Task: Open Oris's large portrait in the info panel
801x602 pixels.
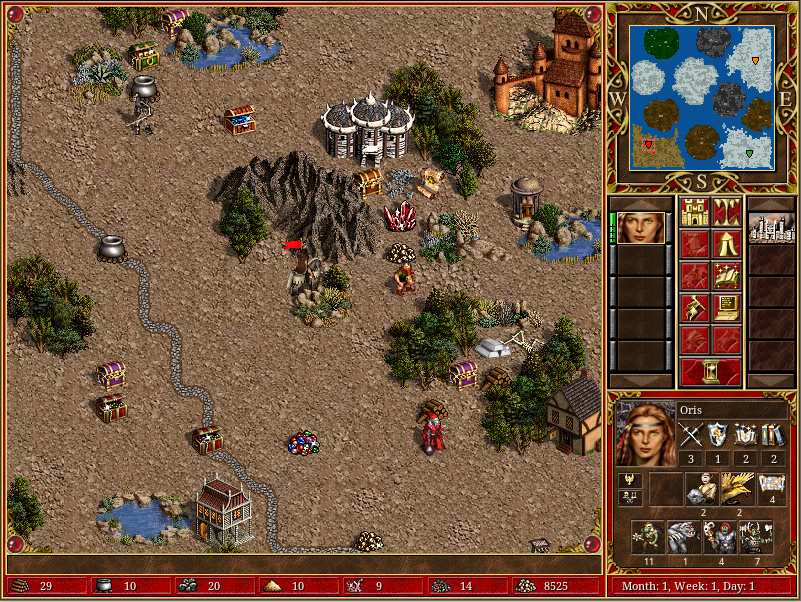Action: [644, 434]
